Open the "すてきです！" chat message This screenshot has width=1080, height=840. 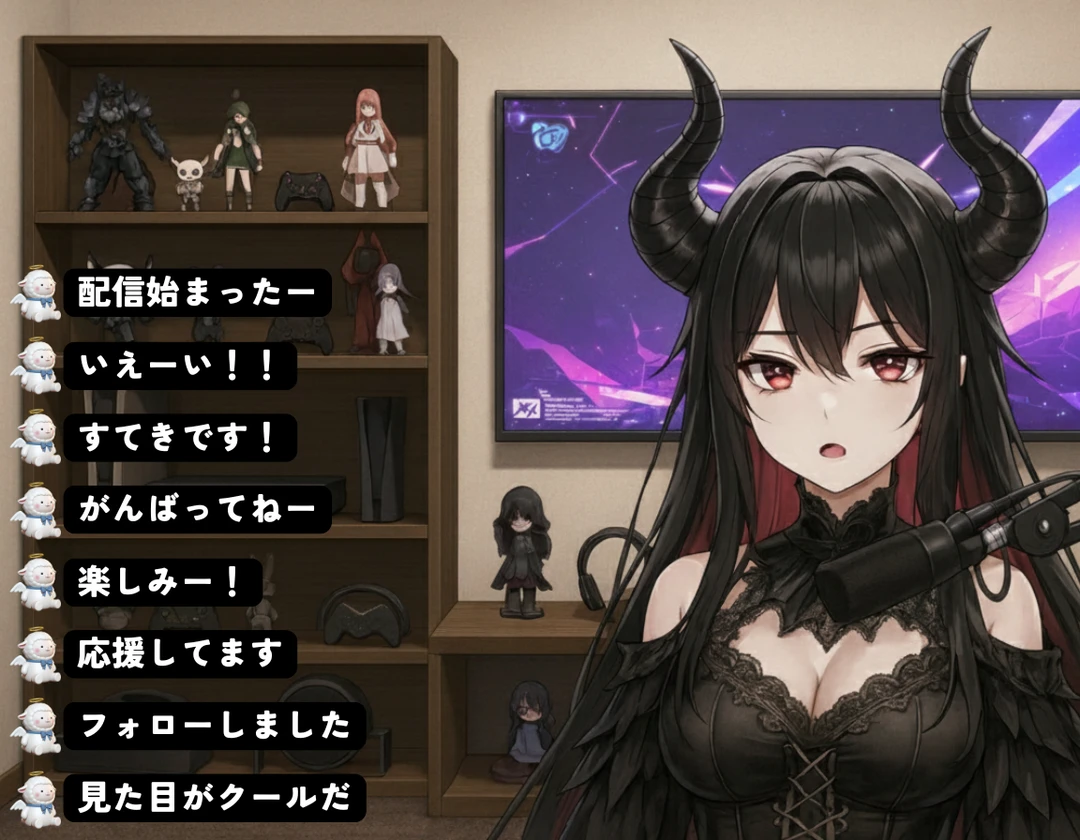pyautogui.click(x=180, y=438)
